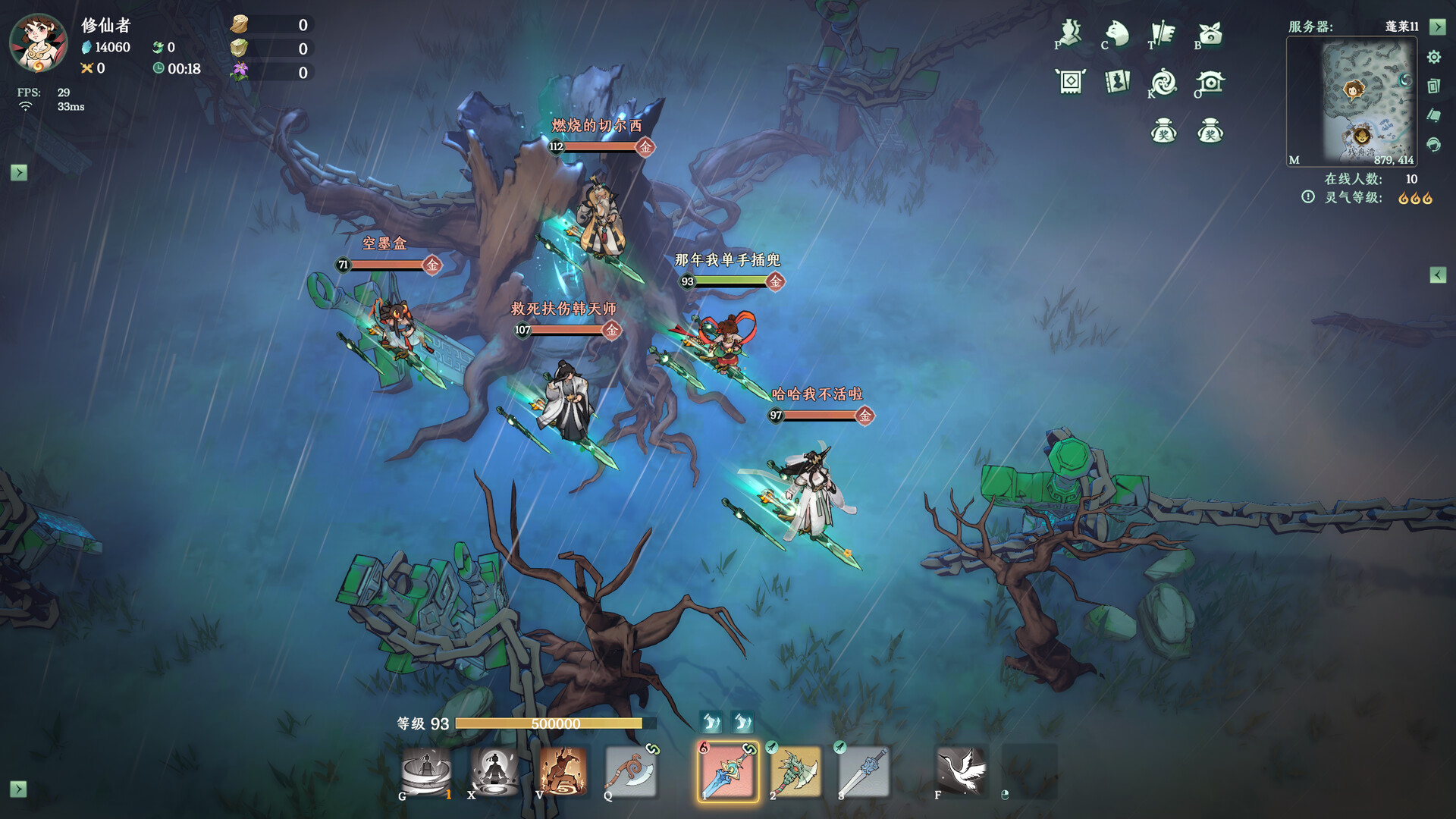Open the K spiral skill icon
Screen dimensions: 1456x819
click(x=1164, y=83)
